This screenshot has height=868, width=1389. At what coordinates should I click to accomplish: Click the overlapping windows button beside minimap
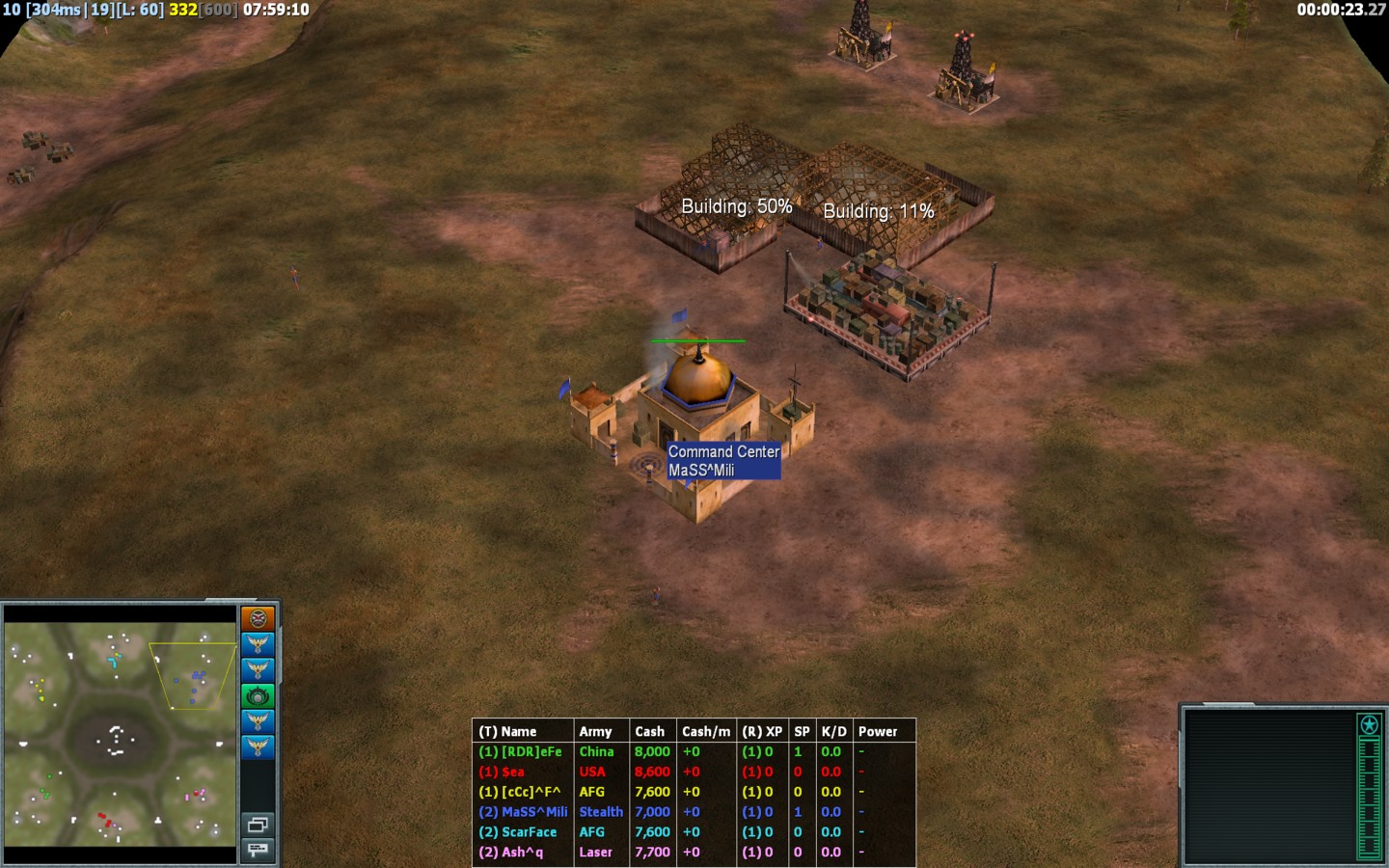tap(258, 825)
